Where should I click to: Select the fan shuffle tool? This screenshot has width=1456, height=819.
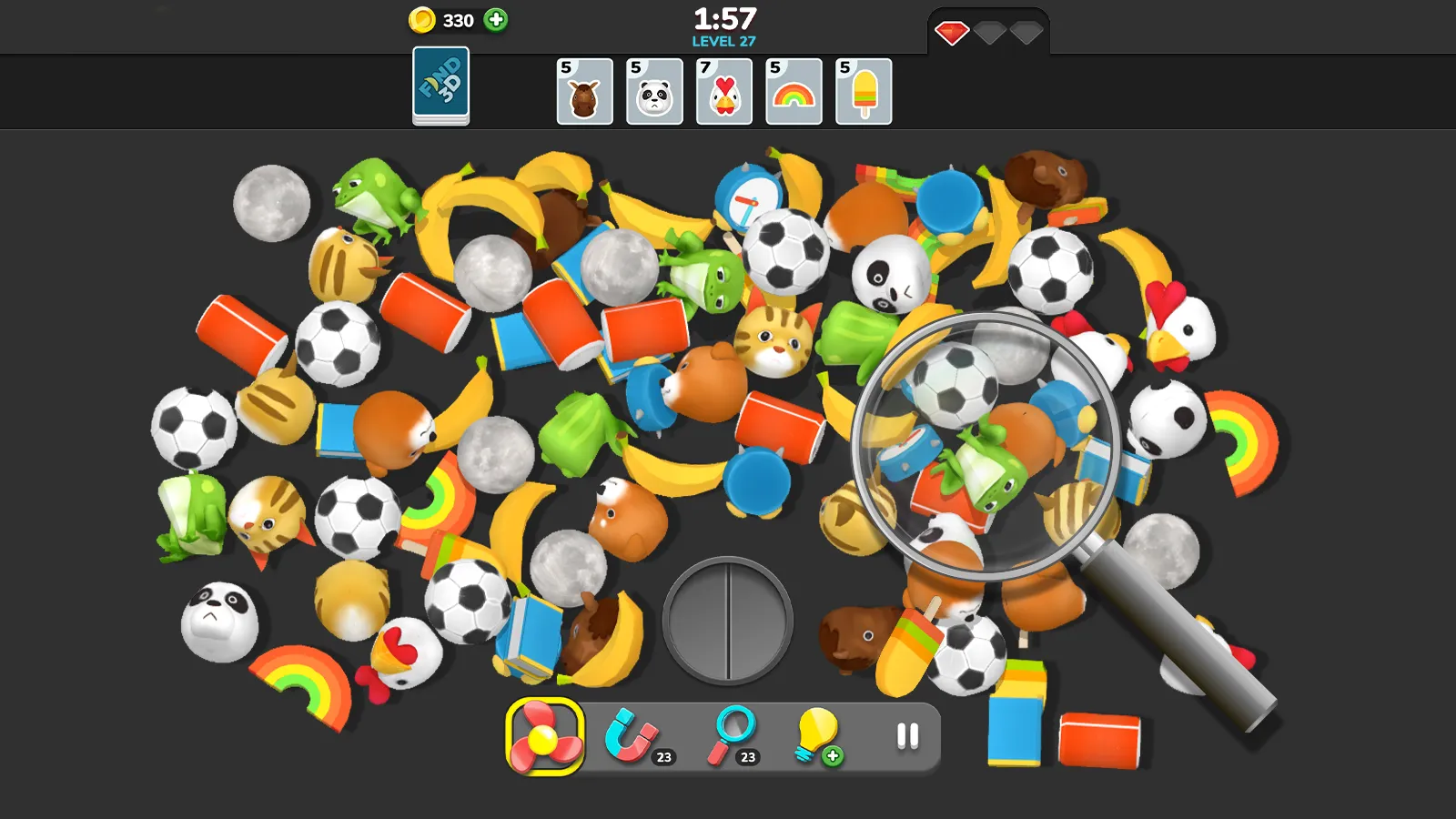pos(543,737)
